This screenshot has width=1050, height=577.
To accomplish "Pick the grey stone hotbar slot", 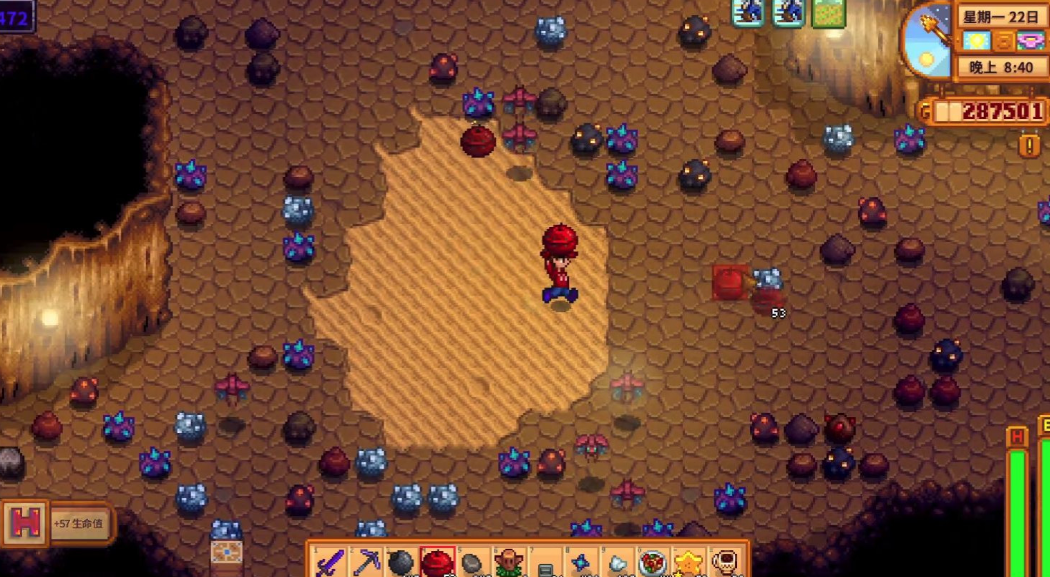I will 473,563.
